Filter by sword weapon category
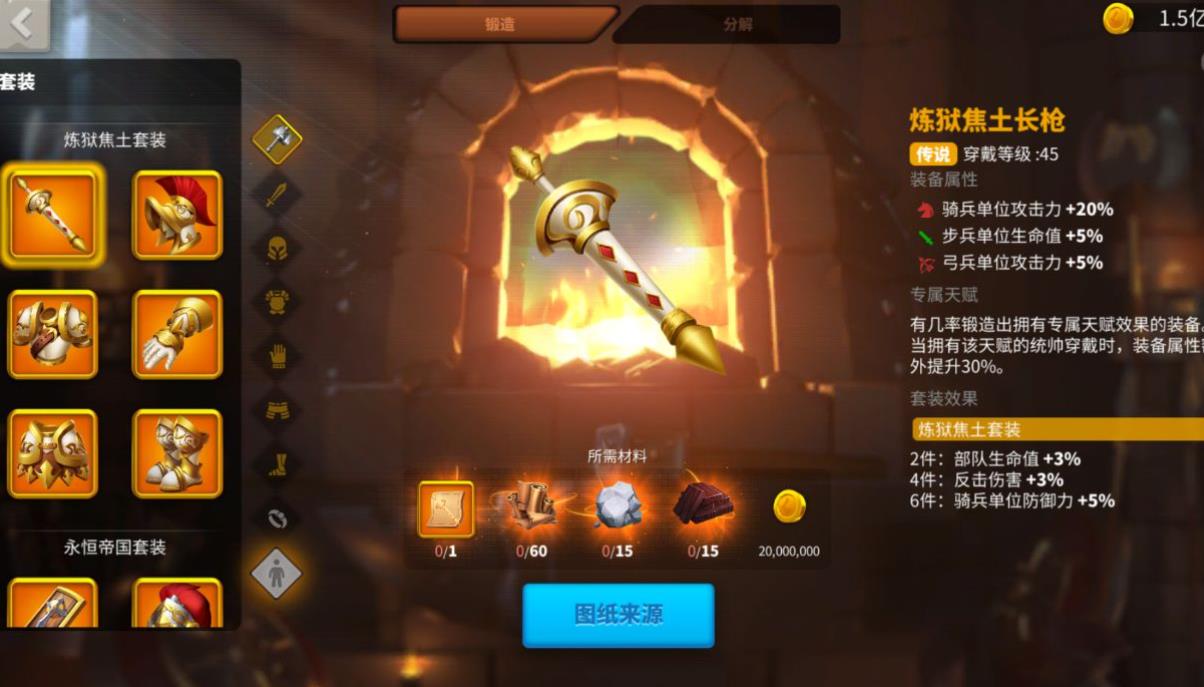This screenshot has height=687, width=1204. coord(277,194)
